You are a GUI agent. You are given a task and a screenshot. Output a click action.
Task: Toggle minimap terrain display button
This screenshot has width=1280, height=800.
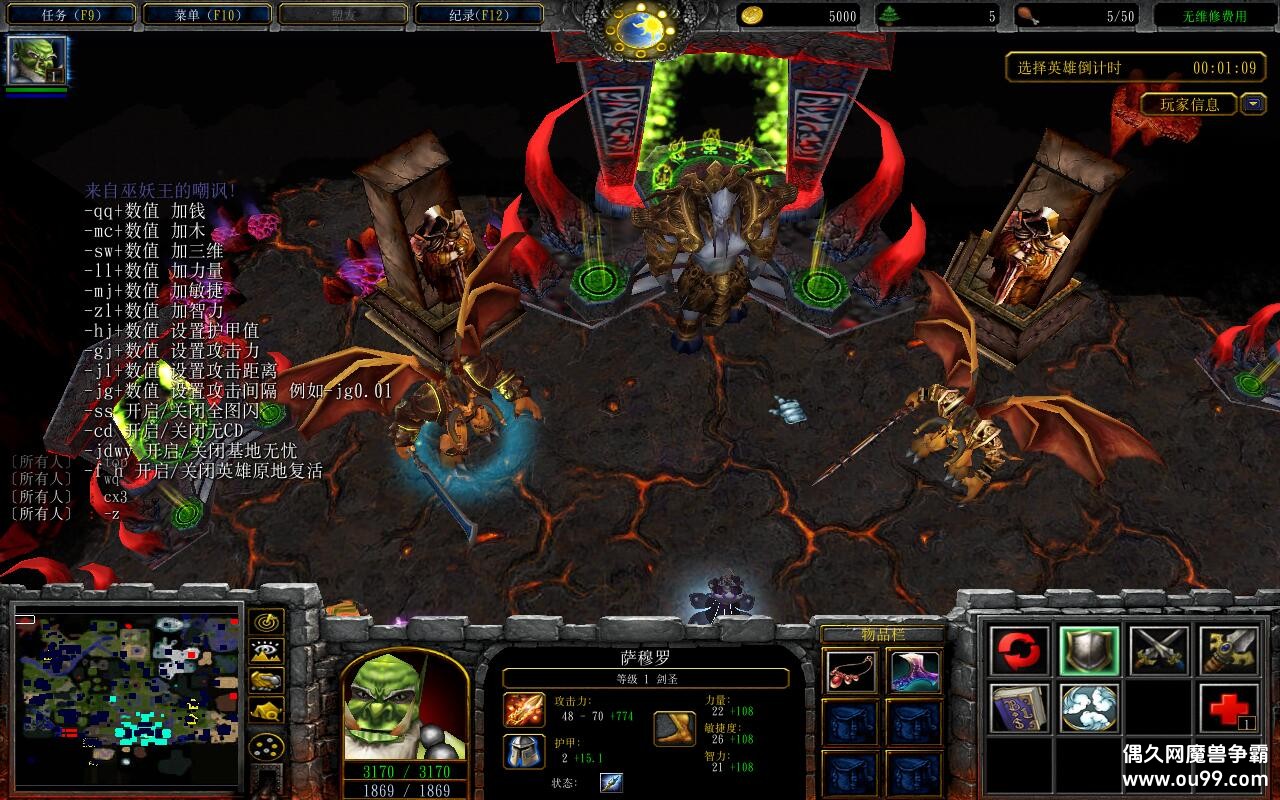tap(266, 651)
